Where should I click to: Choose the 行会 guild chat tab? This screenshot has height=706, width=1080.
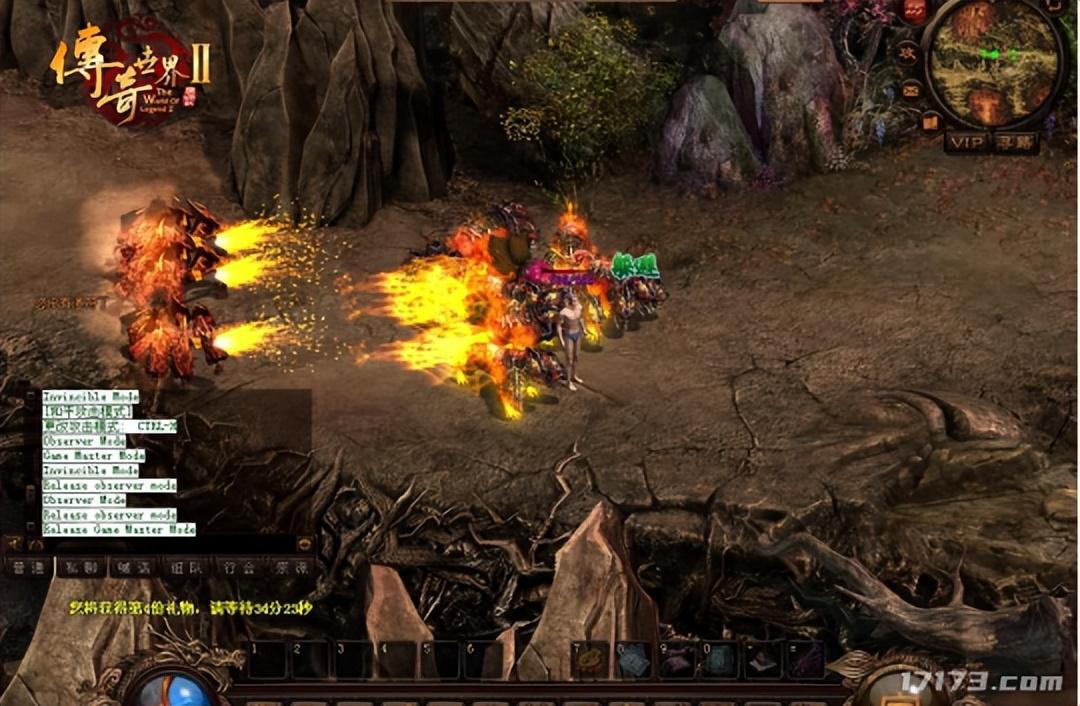click(238, 567)
